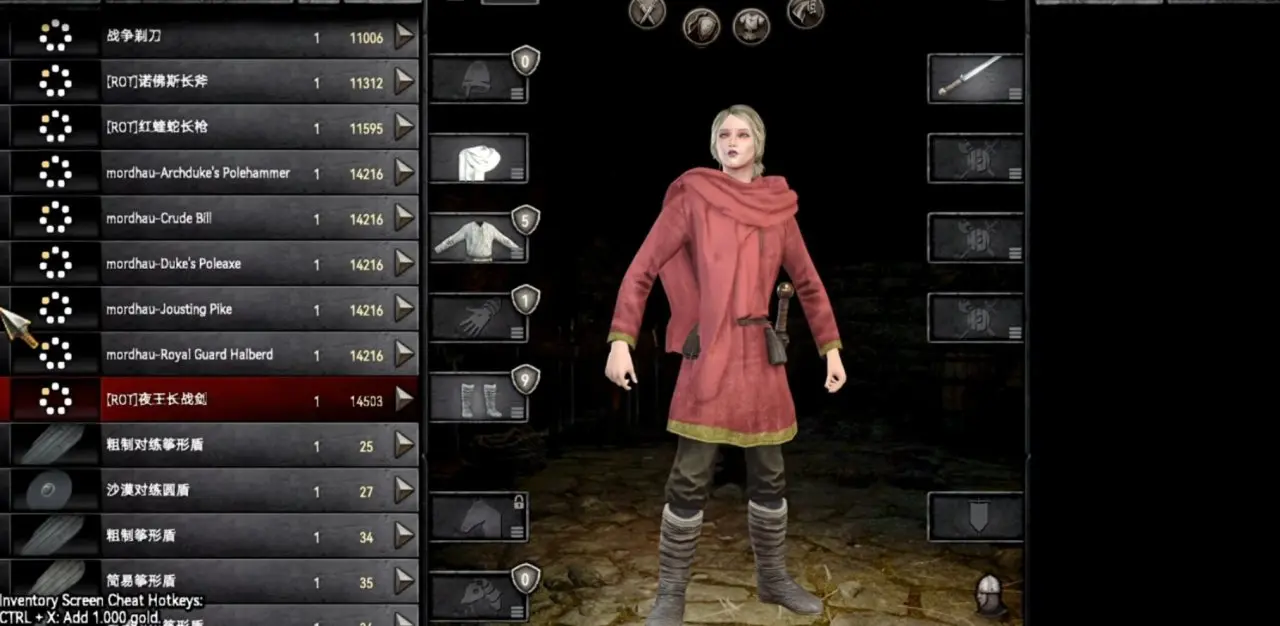Select the mordhau-Archduke's Polehammer row

(x=198, y=173)
